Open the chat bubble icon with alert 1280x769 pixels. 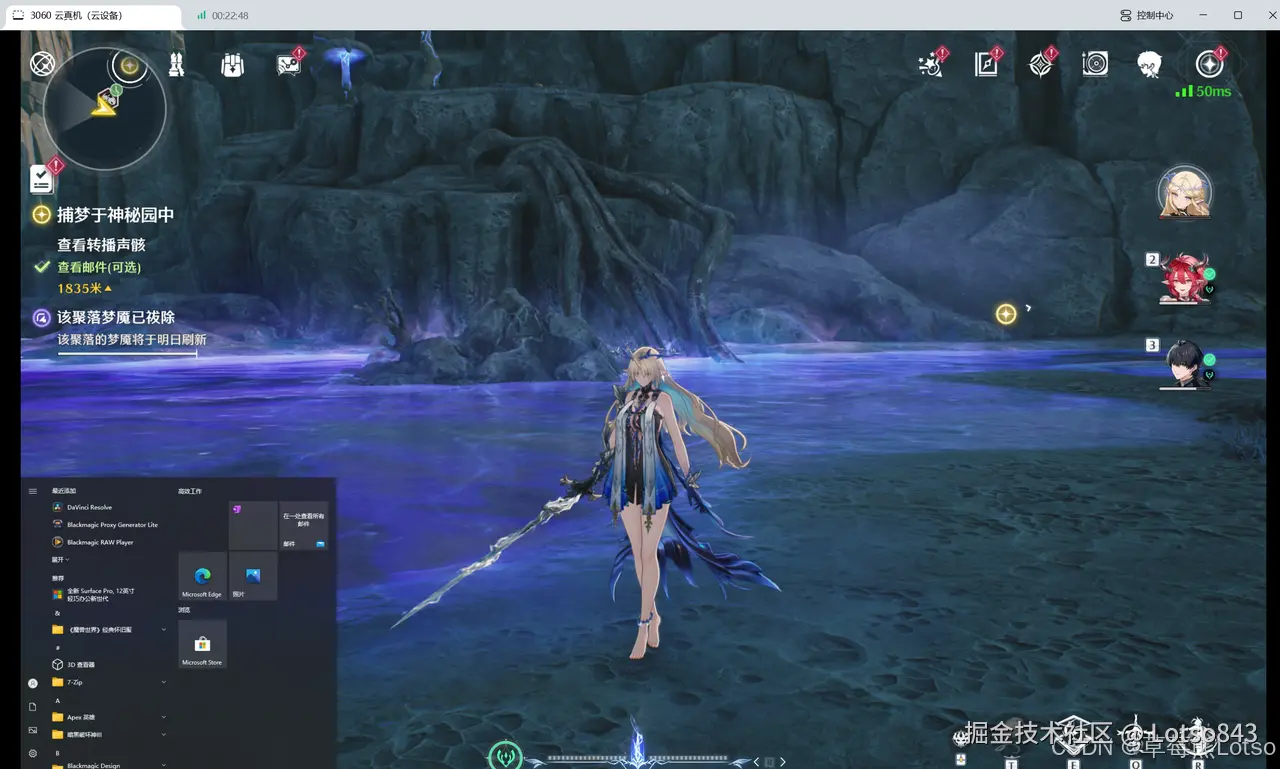click(x=289, y=65)
